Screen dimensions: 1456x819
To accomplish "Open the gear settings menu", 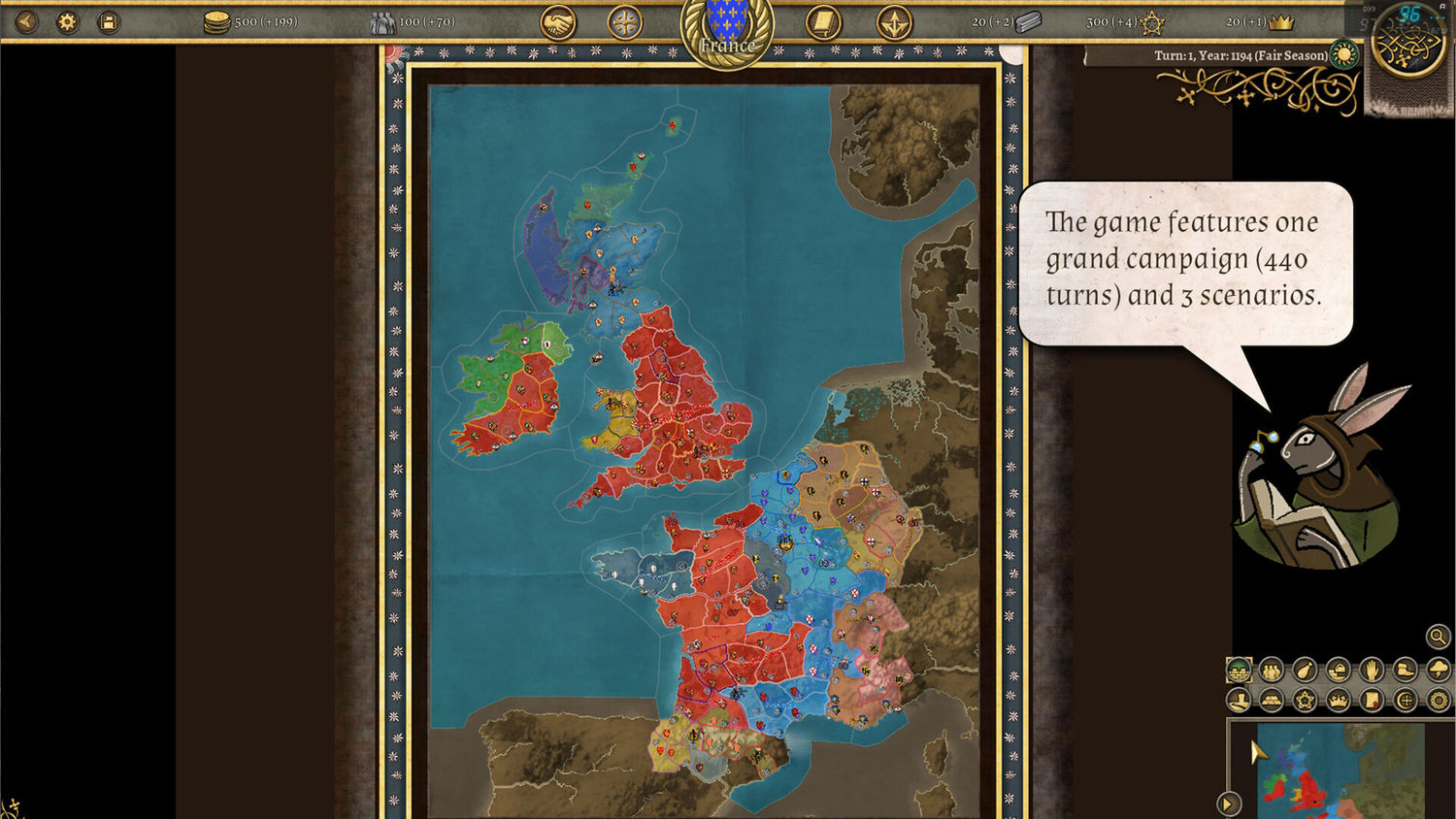I will click(x=67, y=21).
